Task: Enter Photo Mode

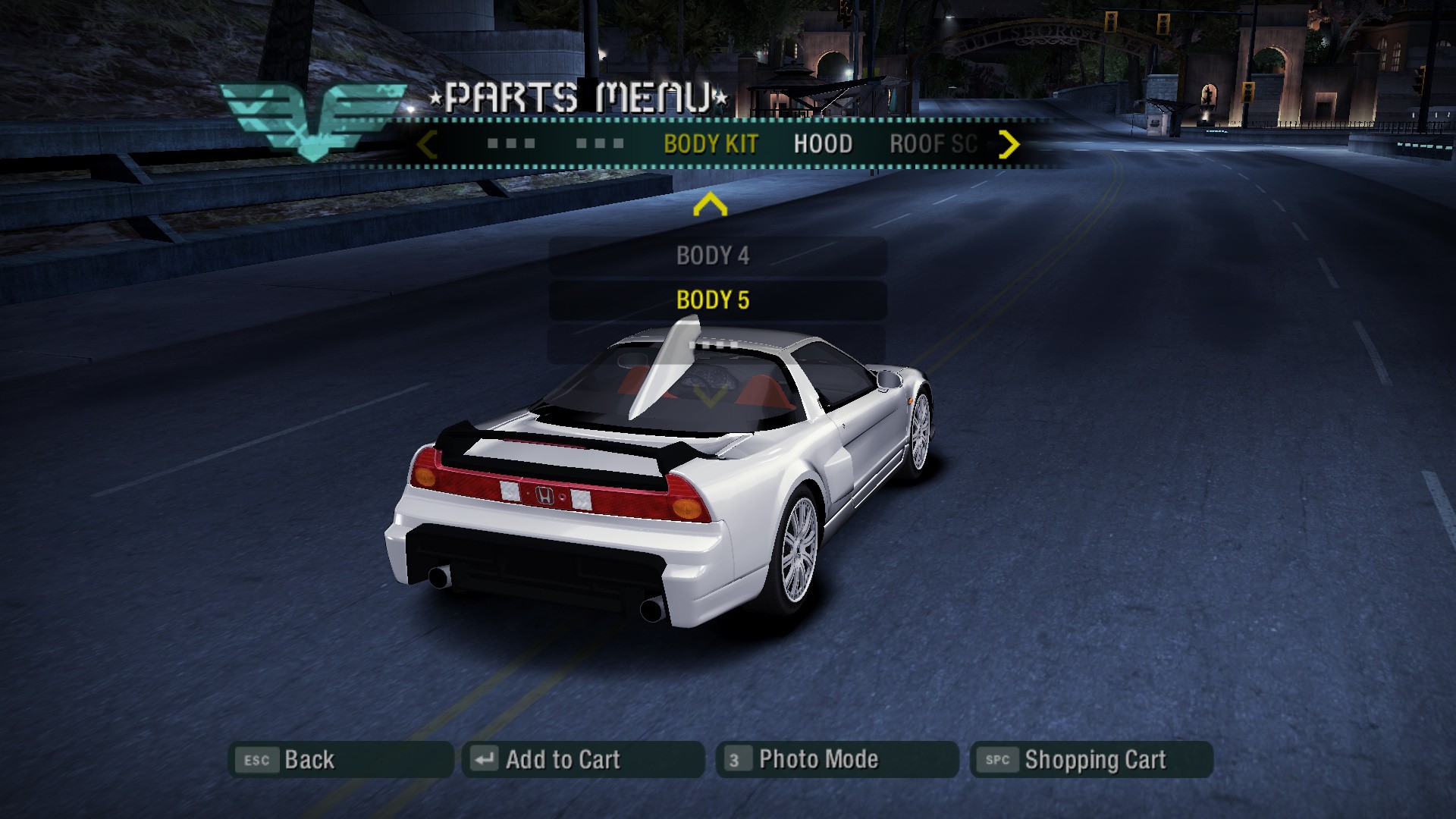Action: click(836, 760)
